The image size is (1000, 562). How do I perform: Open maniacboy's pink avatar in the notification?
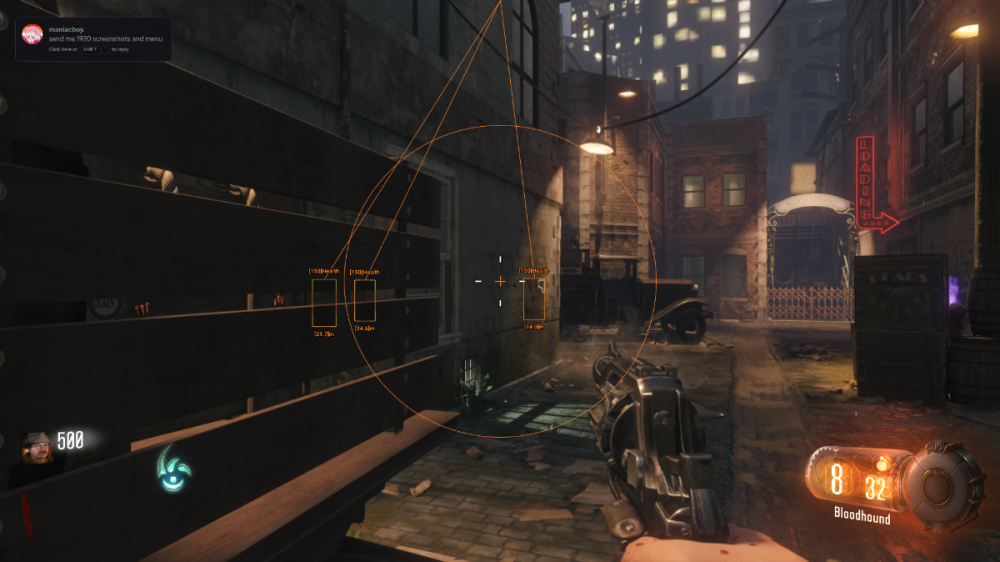tap(32, 35)
